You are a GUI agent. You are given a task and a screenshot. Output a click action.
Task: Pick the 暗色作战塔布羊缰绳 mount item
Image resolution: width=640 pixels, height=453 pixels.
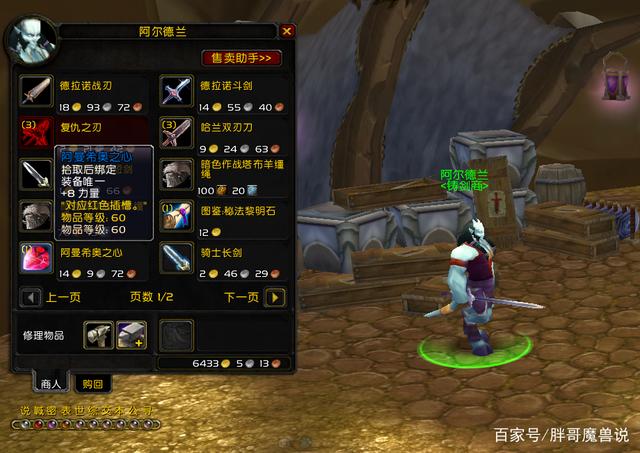tap(176, 173)
